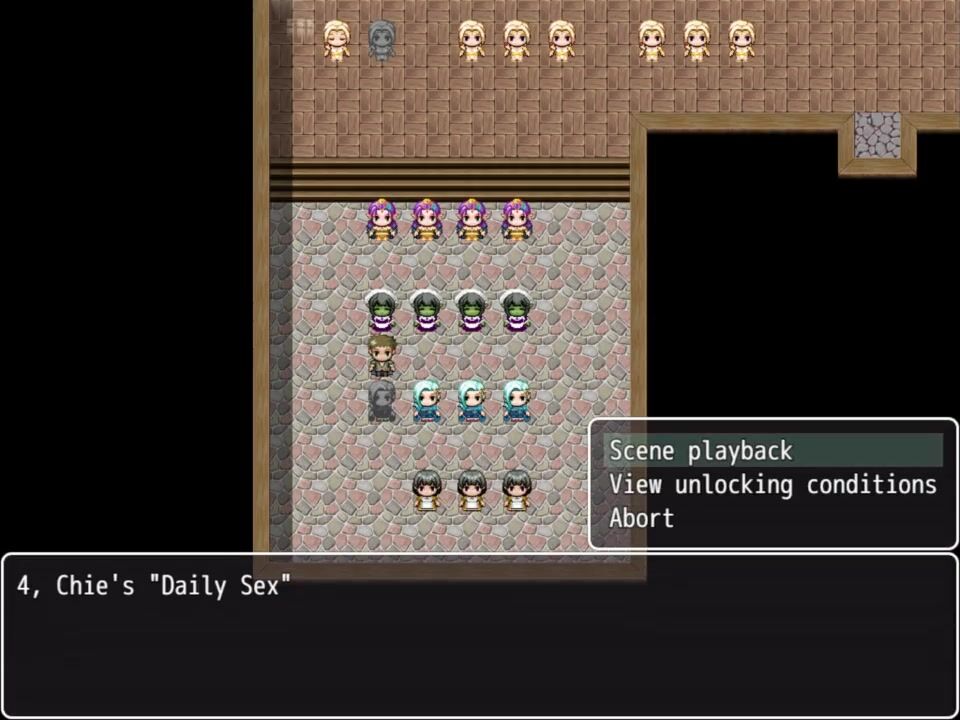Select the Scene playback option

[x=701, y=451]
